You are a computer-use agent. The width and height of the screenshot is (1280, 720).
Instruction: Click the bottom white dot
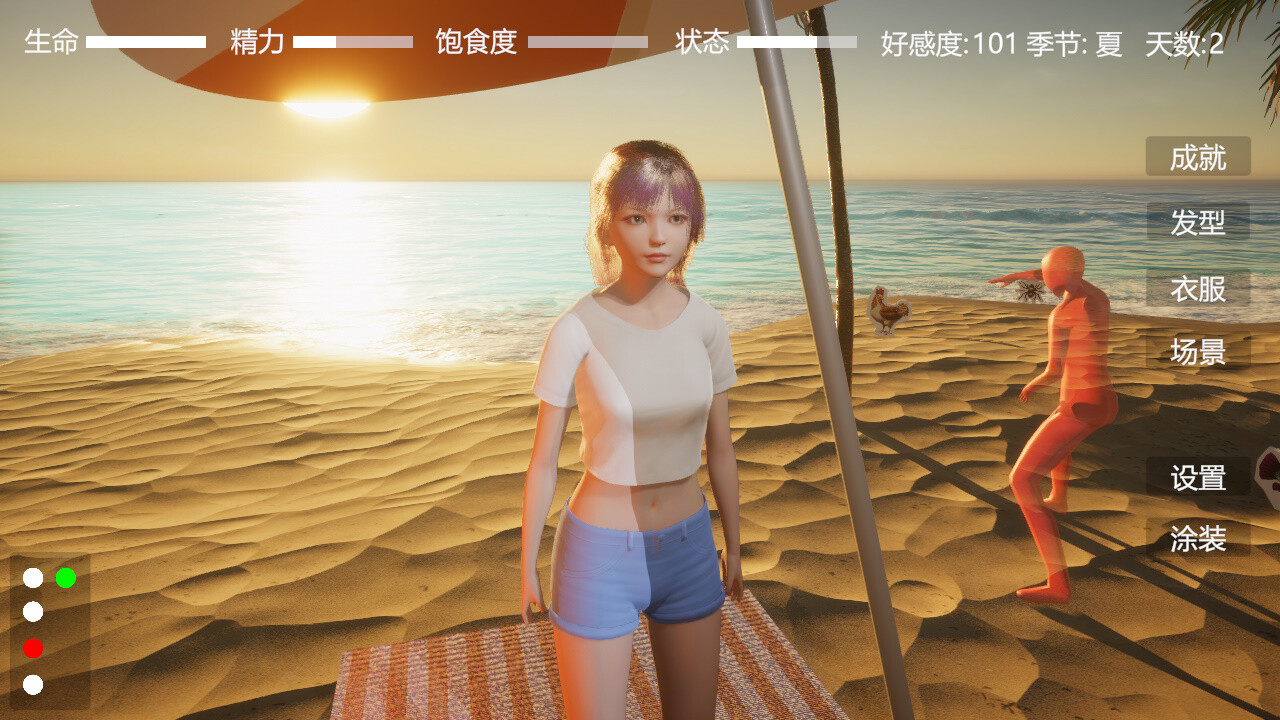(33, 686)
